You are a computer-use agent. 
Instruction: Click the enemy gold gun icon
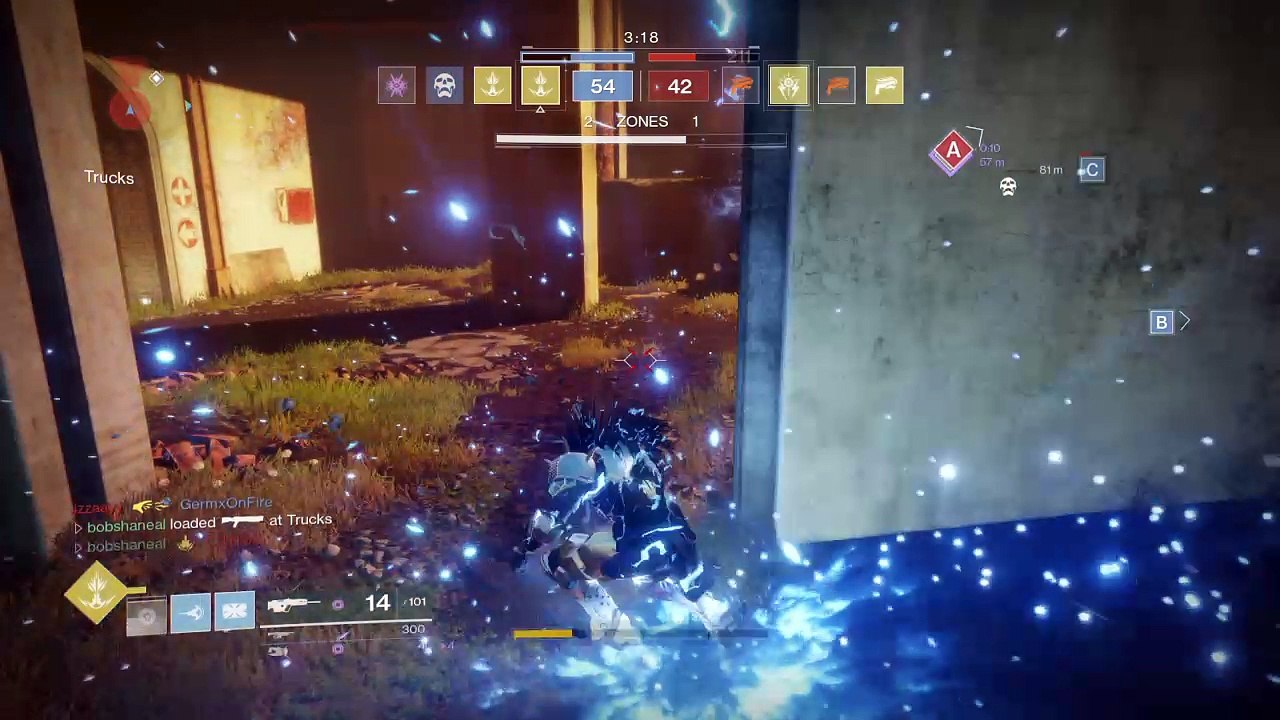[884, 86]
